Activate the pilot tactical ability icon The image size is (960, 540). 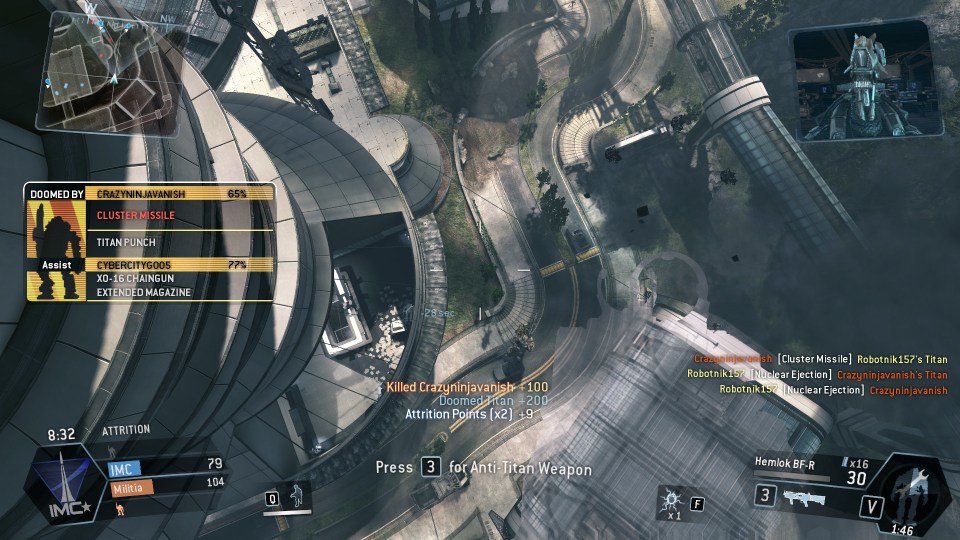296,496
